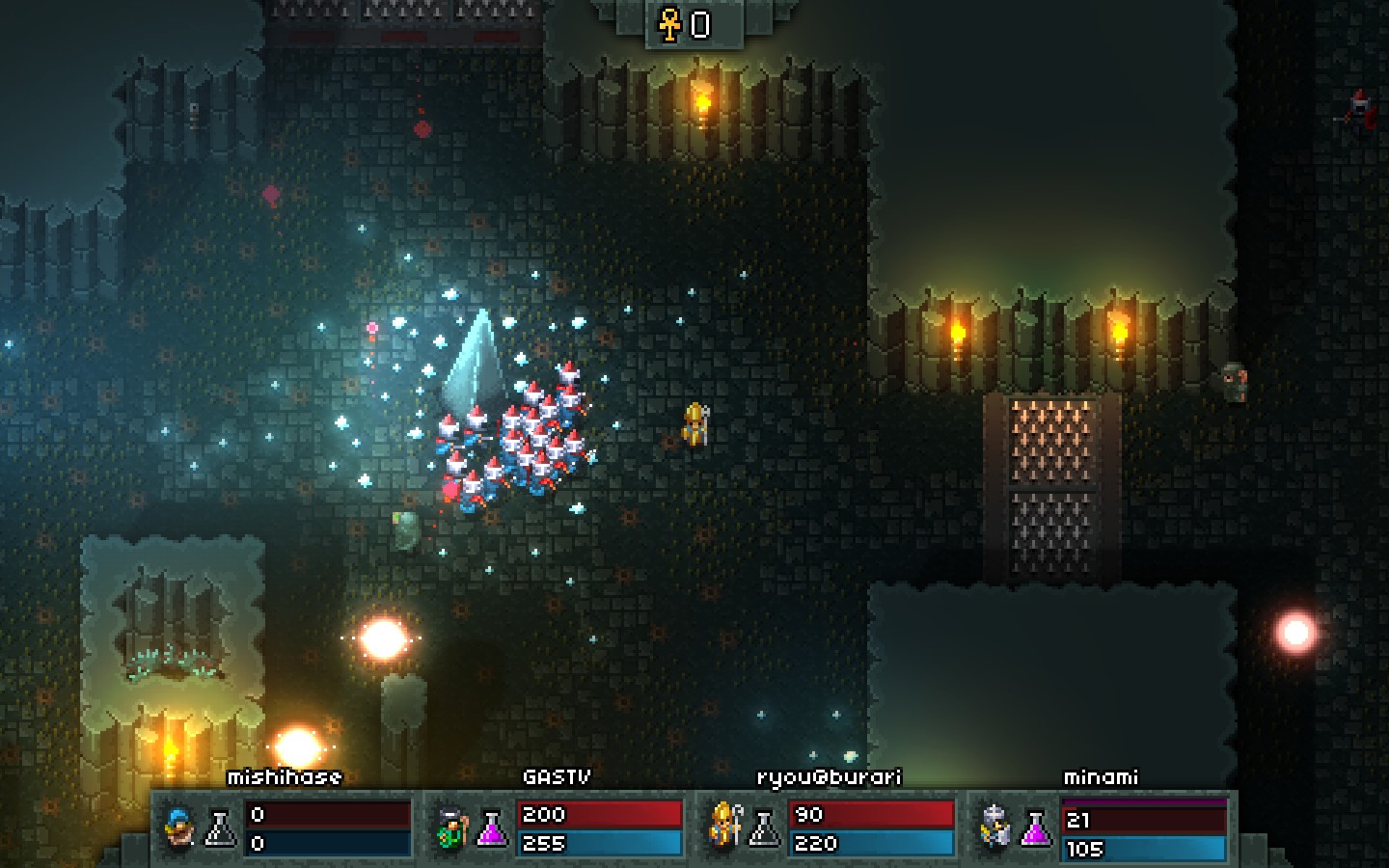The width and height of the screenshot is (1389, 868).
Task: Use minami's pink potion flask
Action: point(1036,827)
